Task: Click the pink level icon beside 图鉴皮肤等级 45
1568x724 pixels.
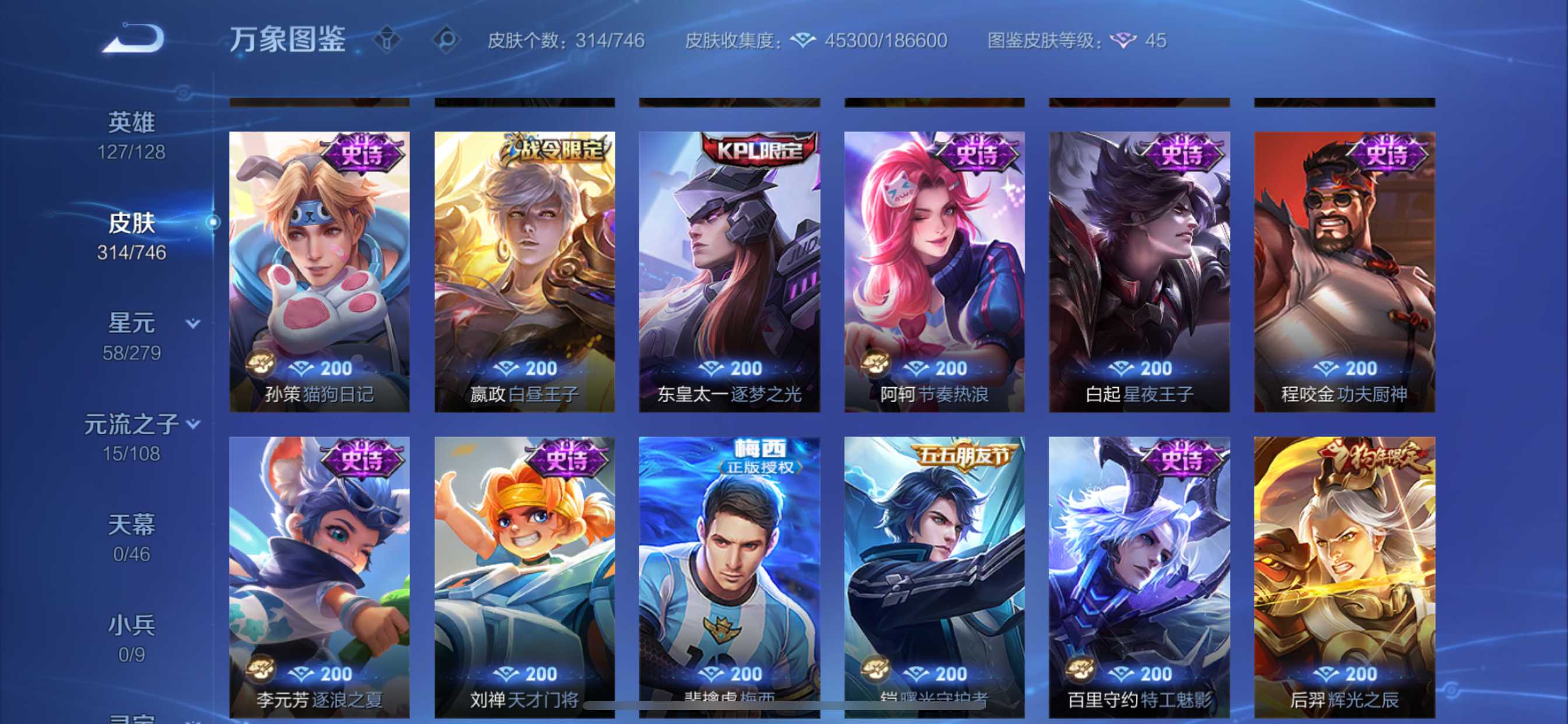Action: pyautogui.click(x=1124, y=40)
